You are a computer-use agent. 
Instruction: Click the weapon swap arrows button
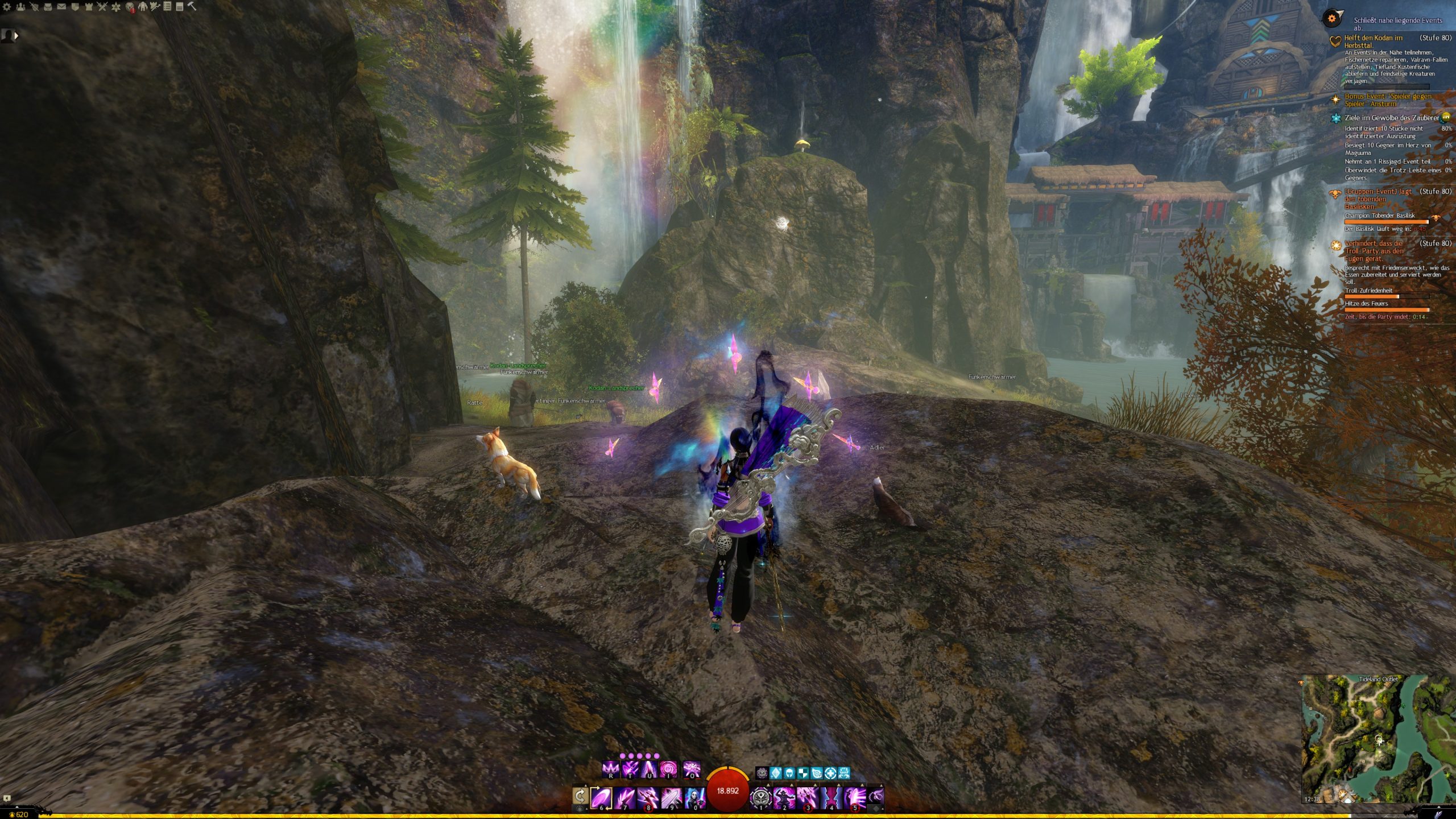tap(580, 796)
